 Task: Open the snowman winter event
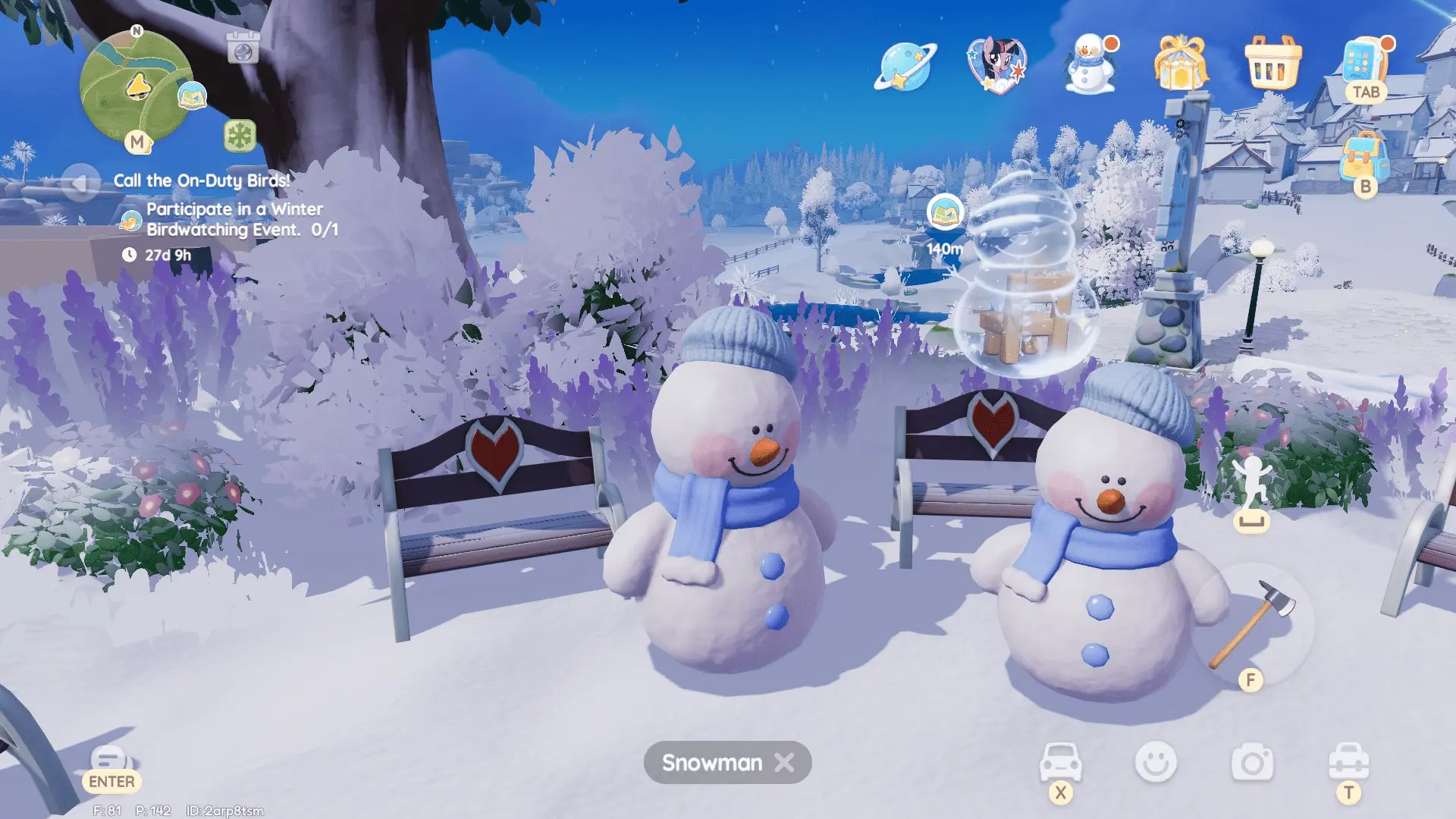[x=1087, y=67]
